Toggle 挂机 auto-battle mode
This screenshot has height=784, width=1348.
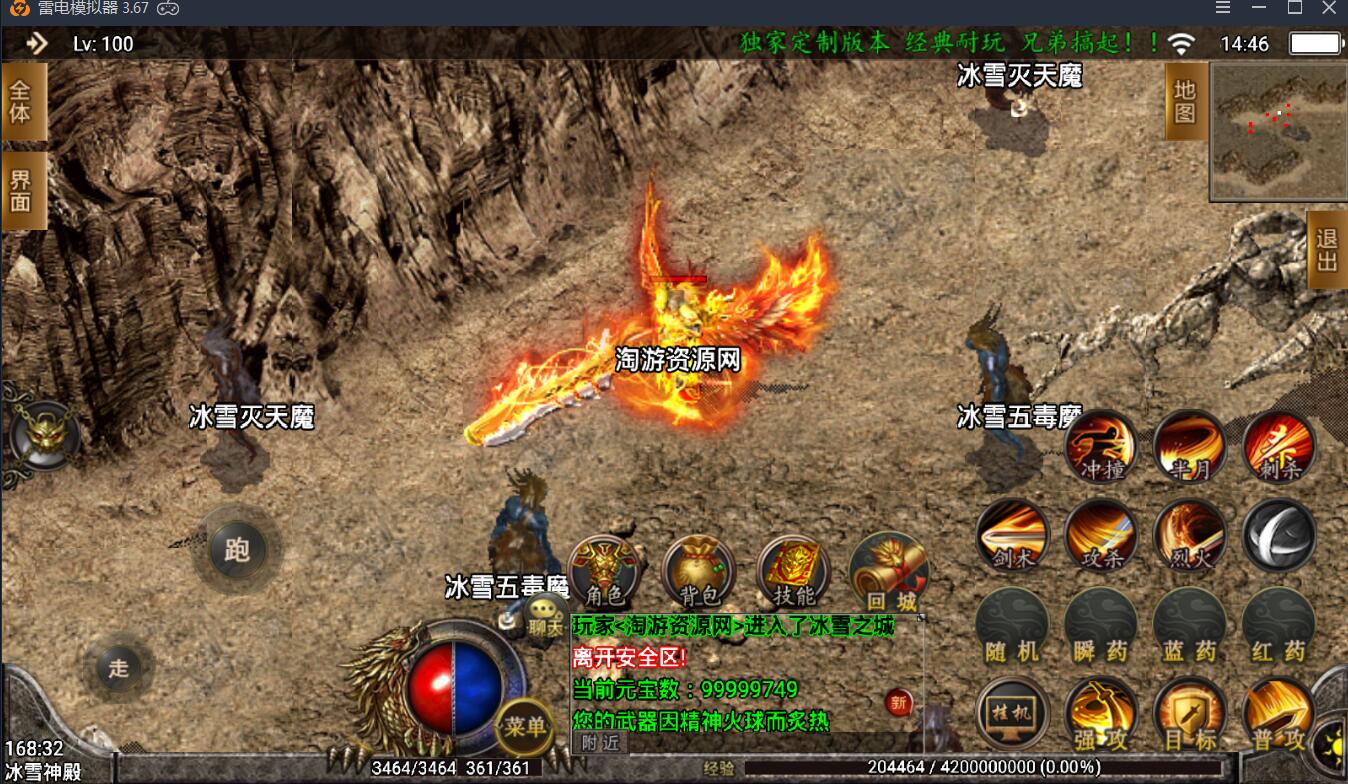[x=1012, y=714]
